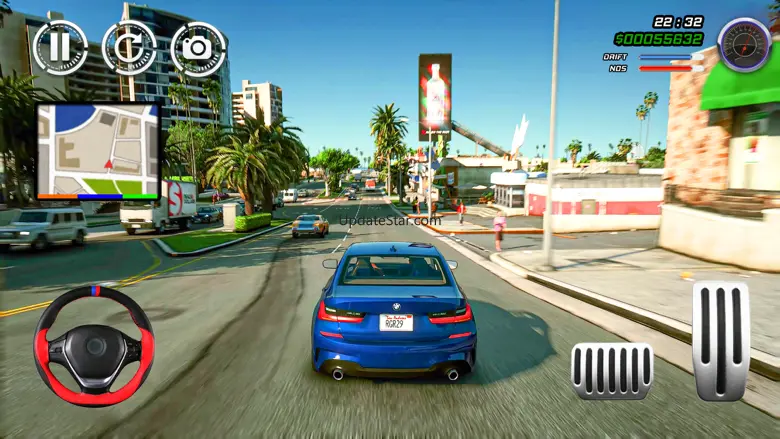Hit the brake pedal
The image size is (780, 439).
coord(612,371)
